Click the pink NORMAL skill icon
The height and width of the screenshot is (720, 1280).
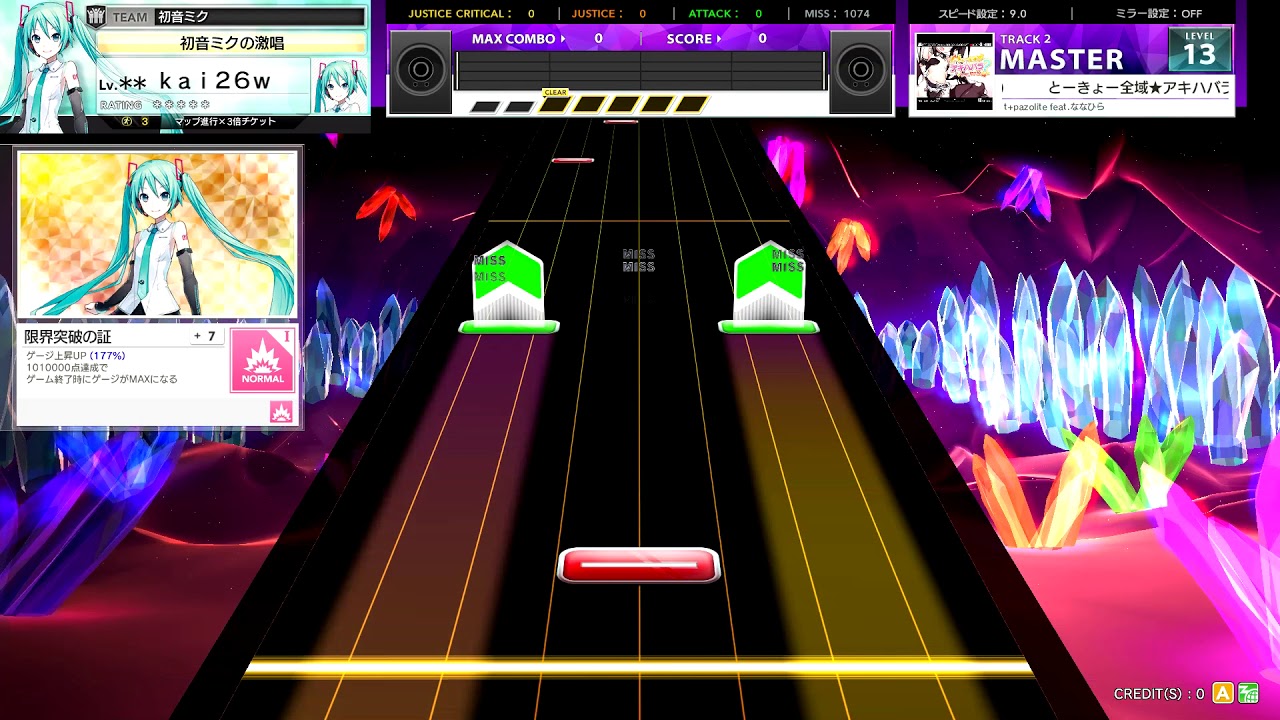[262, 361]
